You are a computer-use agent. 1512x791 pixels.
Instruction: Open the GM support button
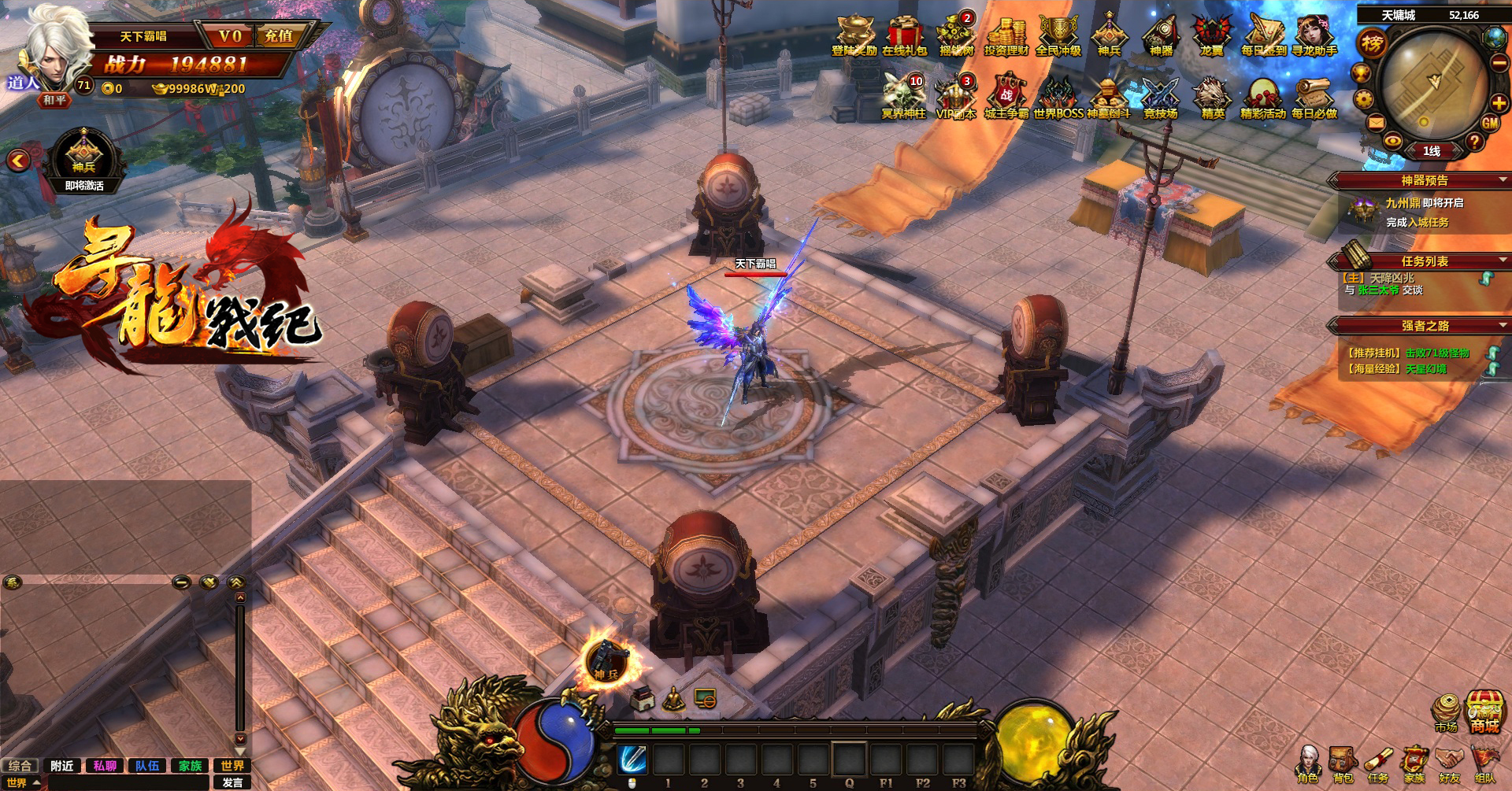(1489, 123)
